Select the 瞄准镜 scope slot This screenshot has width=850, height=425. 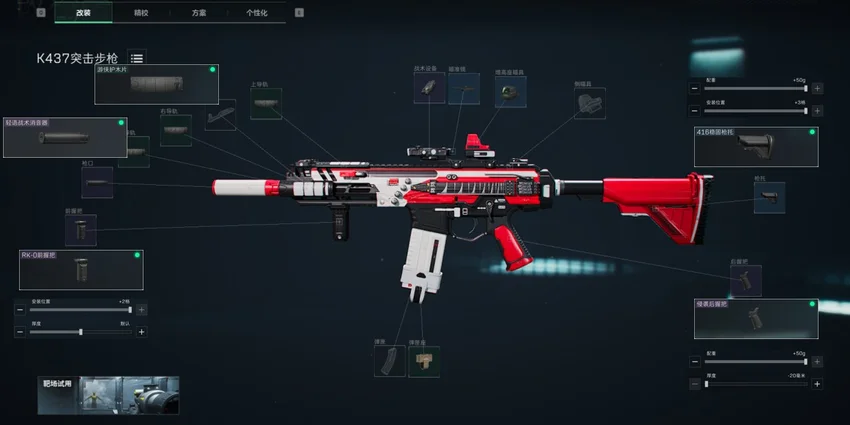pos(463,88)
